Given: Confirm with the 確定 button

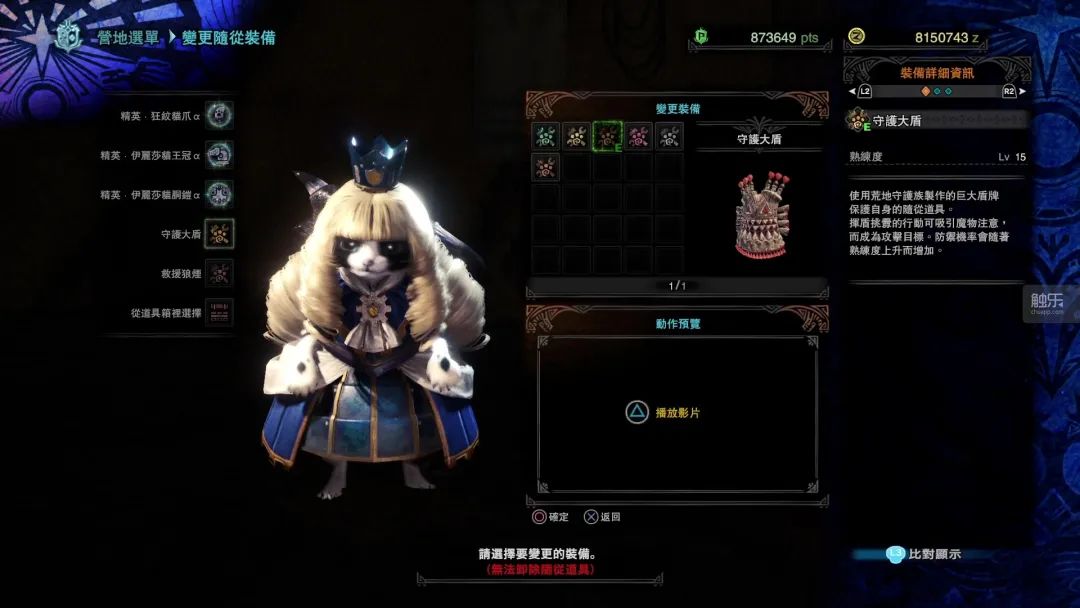Looking at the screenshot, I should pyautogui.click(x=551, y=517).
